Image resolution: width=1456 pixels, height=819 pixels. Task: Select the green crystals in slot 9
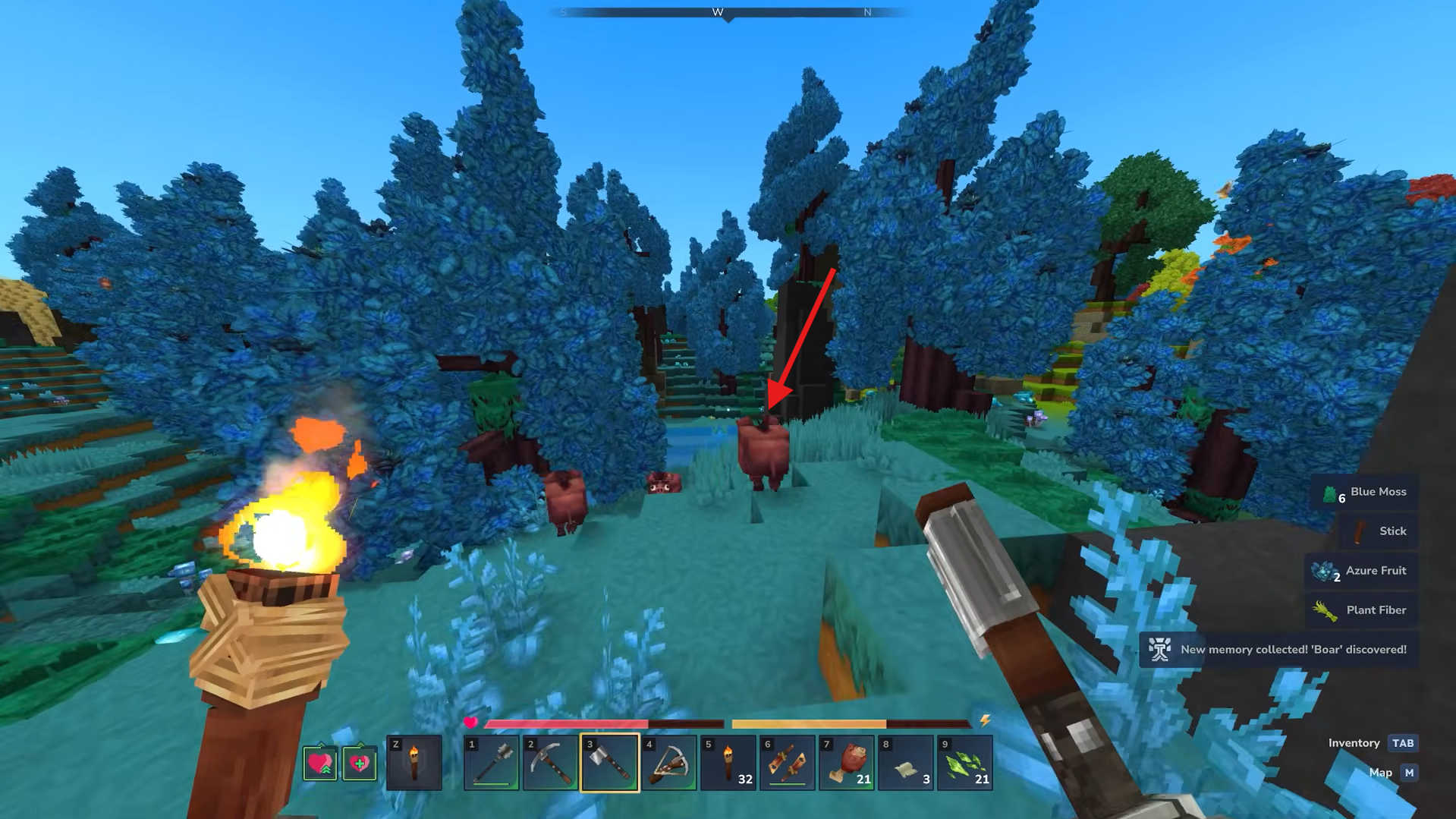pyautogui.click(x=965, y=763)
